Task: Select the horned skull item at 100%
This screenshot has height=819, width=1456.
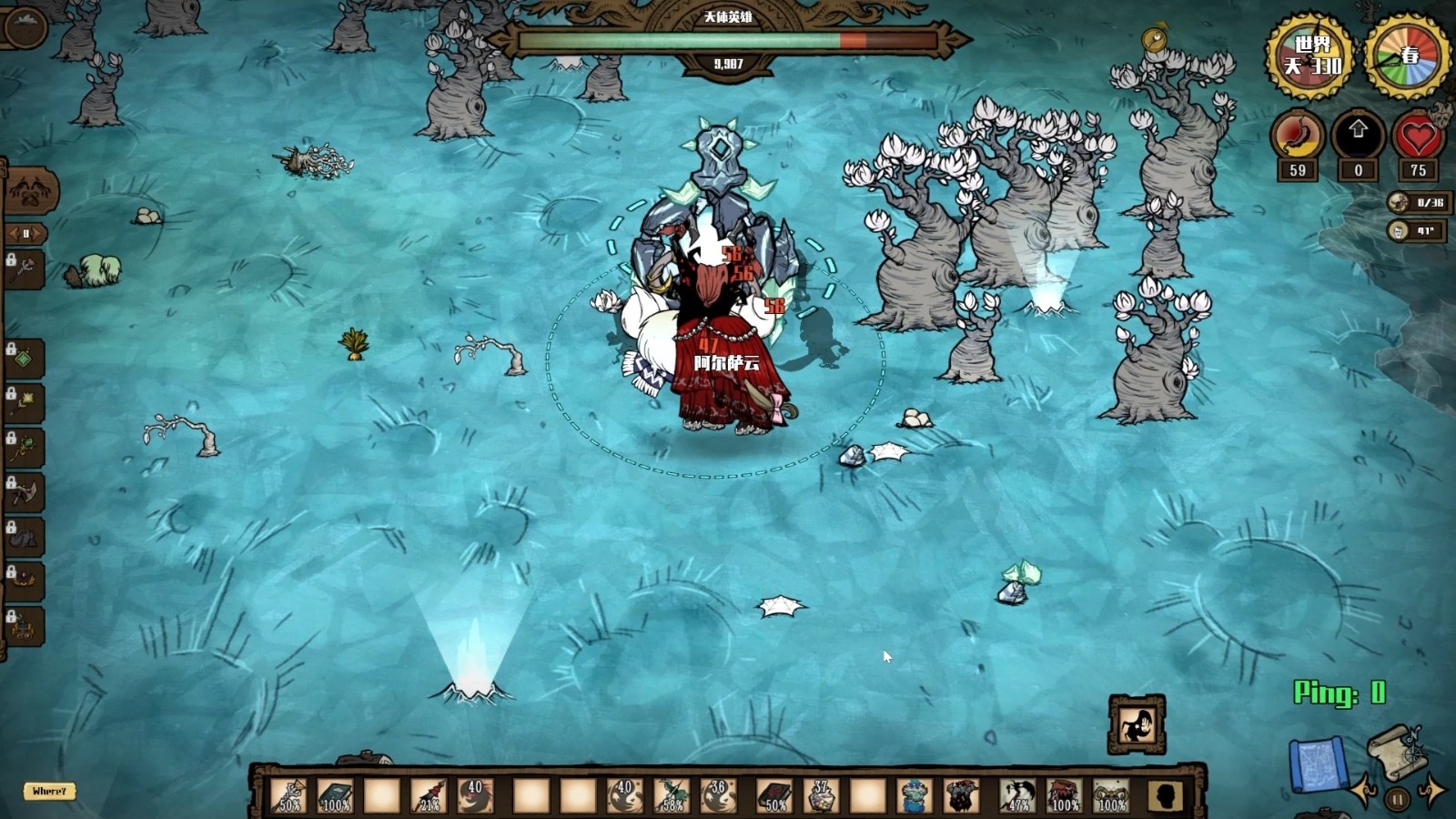Action: pyautogui.click(x=1111, y=795)
